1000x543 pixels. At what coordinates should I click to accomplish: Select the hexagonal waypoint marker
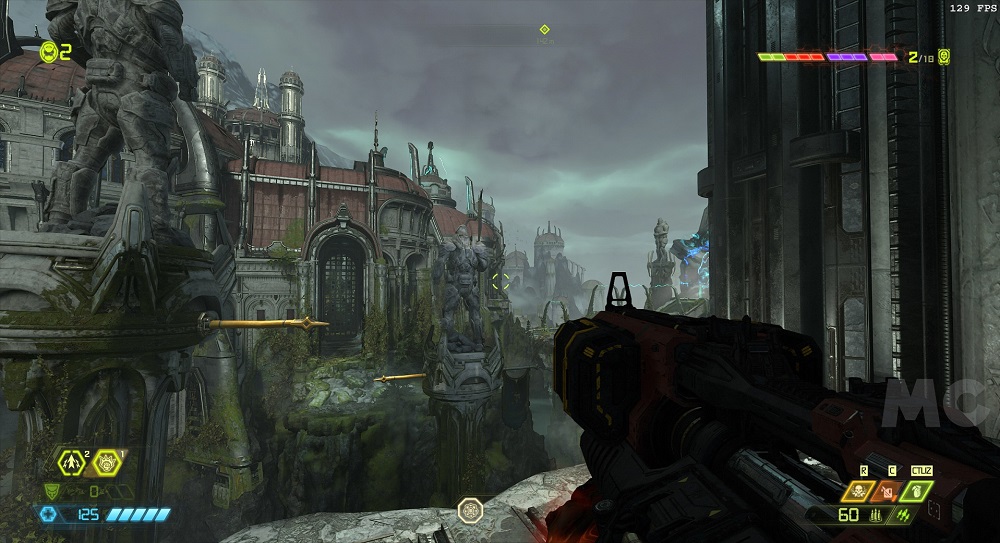click(x=469, y=510)
